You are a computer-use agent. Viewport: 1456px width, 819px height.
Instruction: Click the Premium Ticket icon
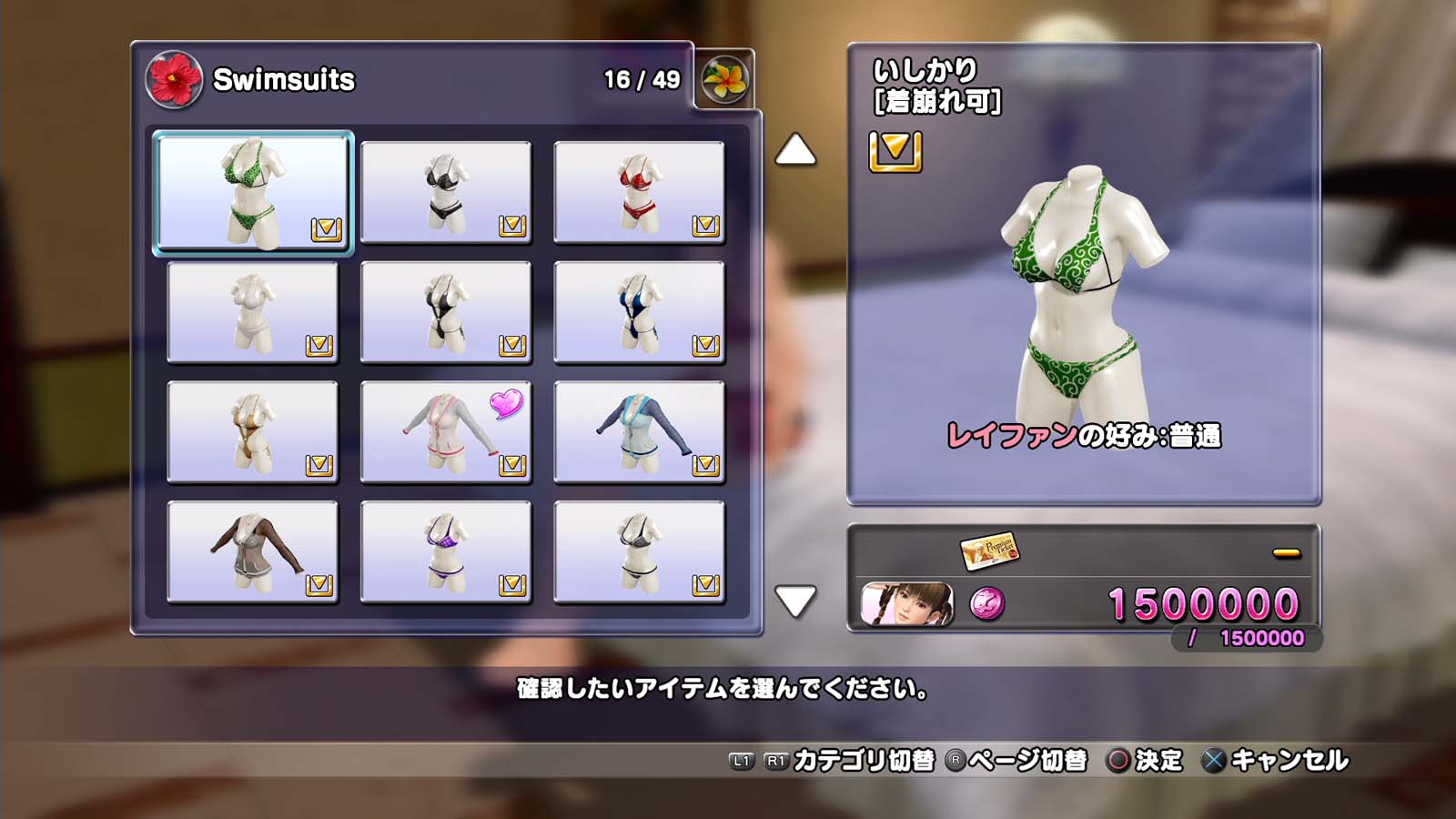pos(989,550)
